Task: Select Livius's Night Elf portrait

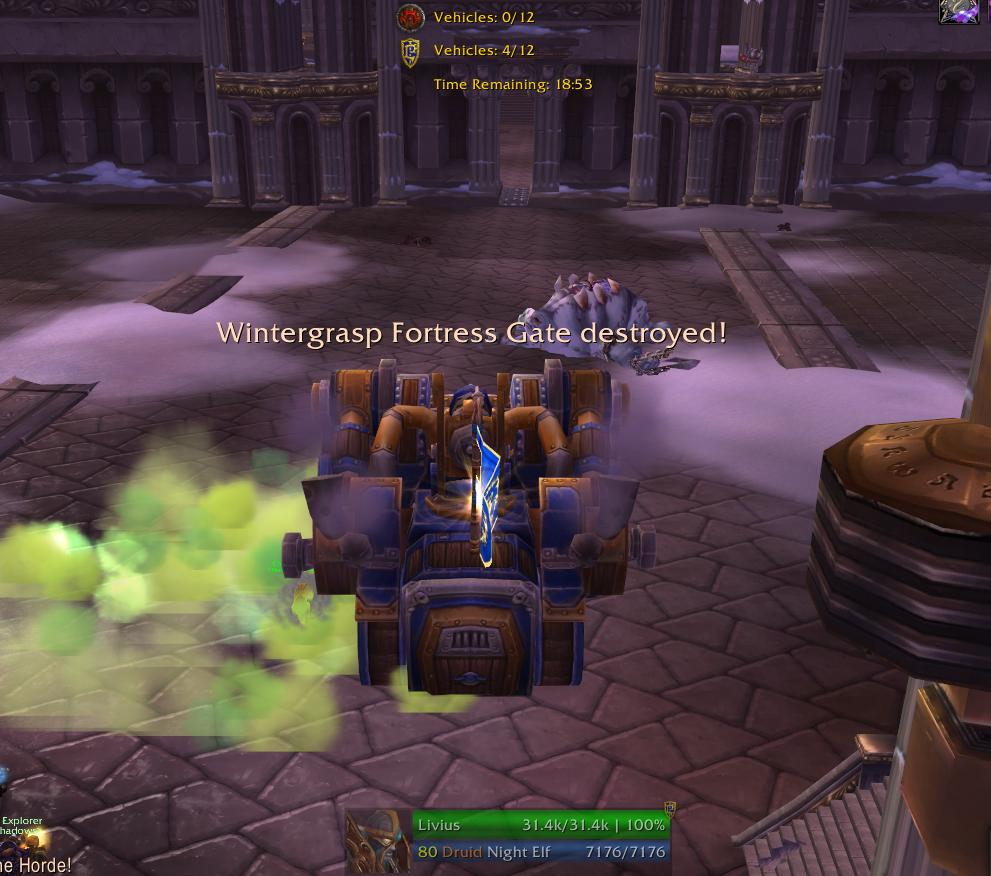Action: coord(378,841)
